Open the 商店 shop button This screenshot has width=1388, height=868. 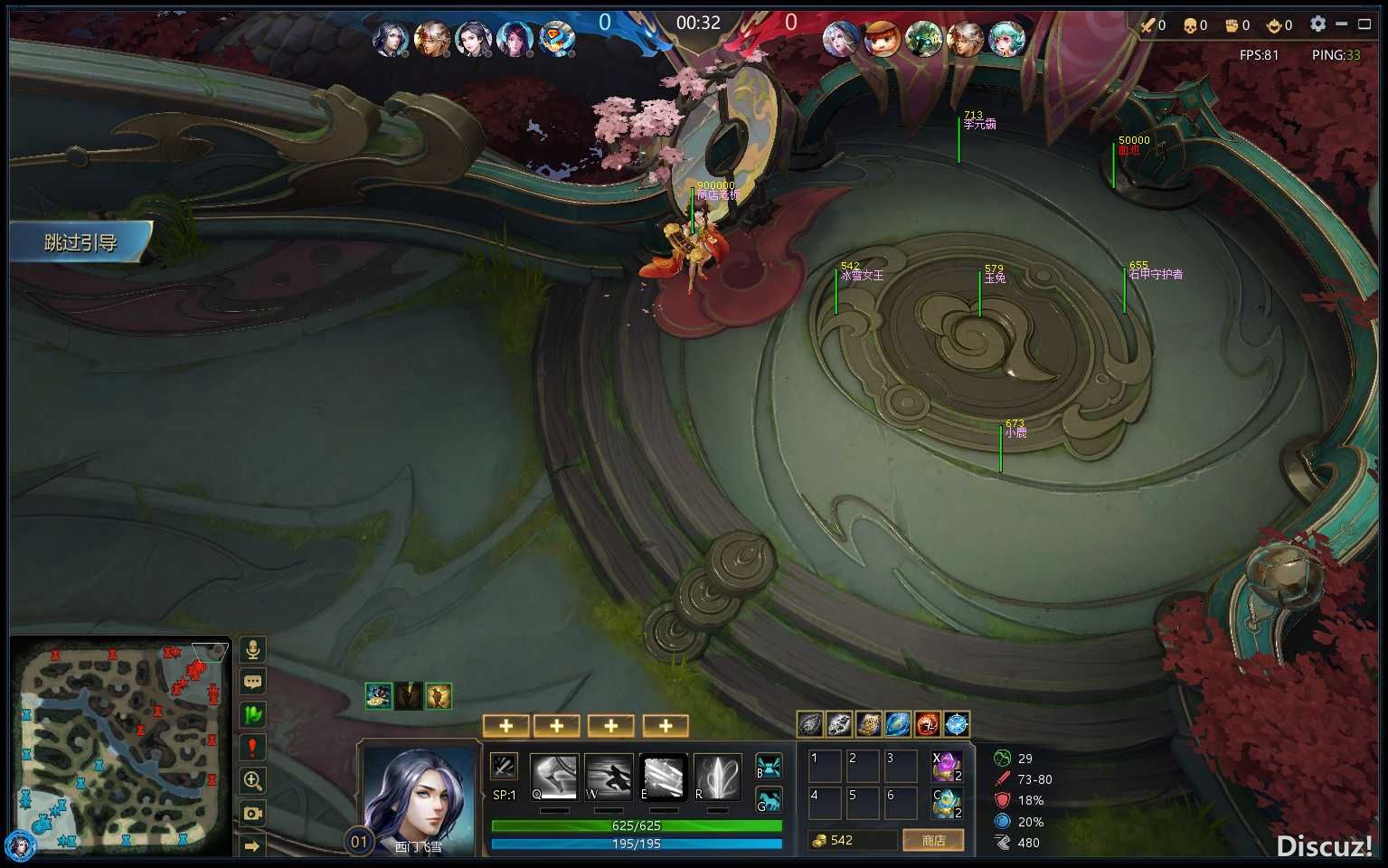coord(933,841)
